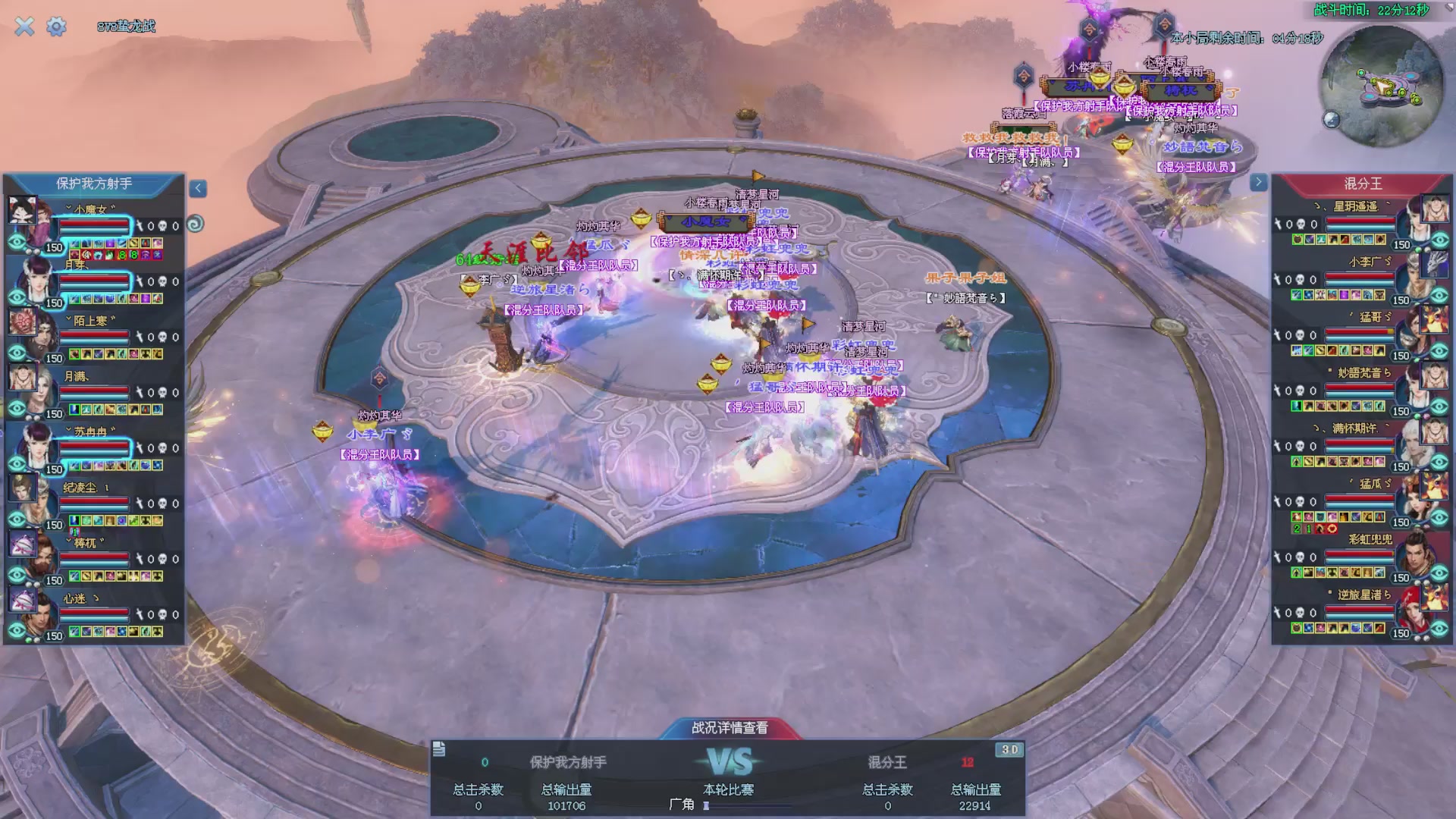This screenshot has height=819, width=1456.
Task: Collapse the 保护我方射手 team panel
Action: 198,188
